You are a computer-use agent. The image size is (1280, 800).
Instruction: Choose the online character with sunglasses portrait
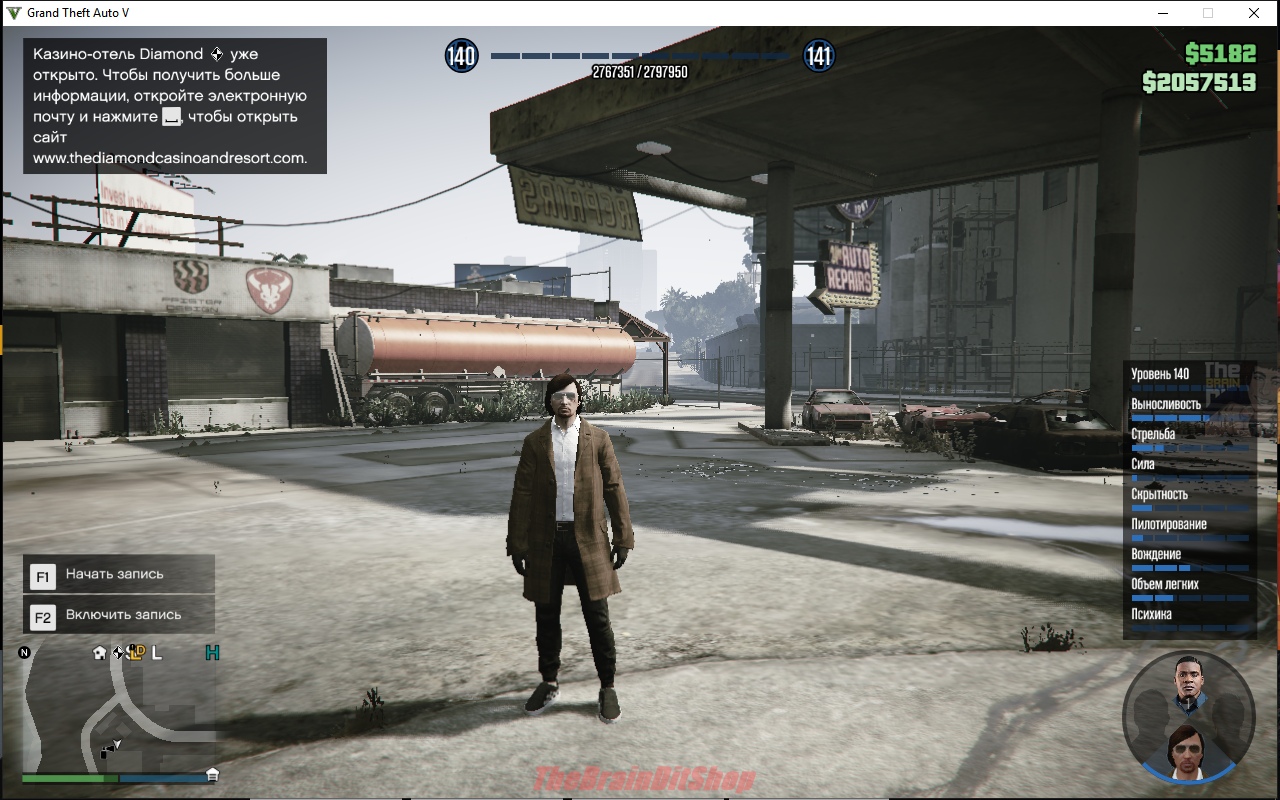tap(1187, 752)
